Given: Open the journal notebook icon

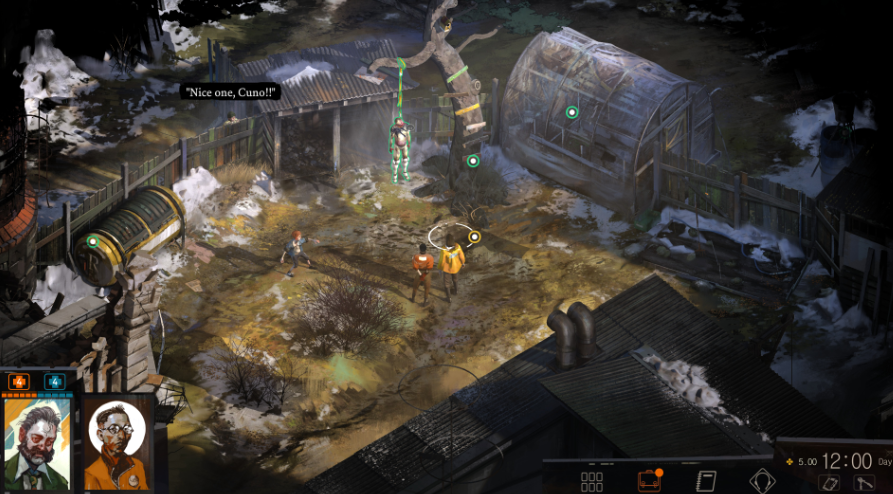Looking at the screenshot, I should 707,481.
